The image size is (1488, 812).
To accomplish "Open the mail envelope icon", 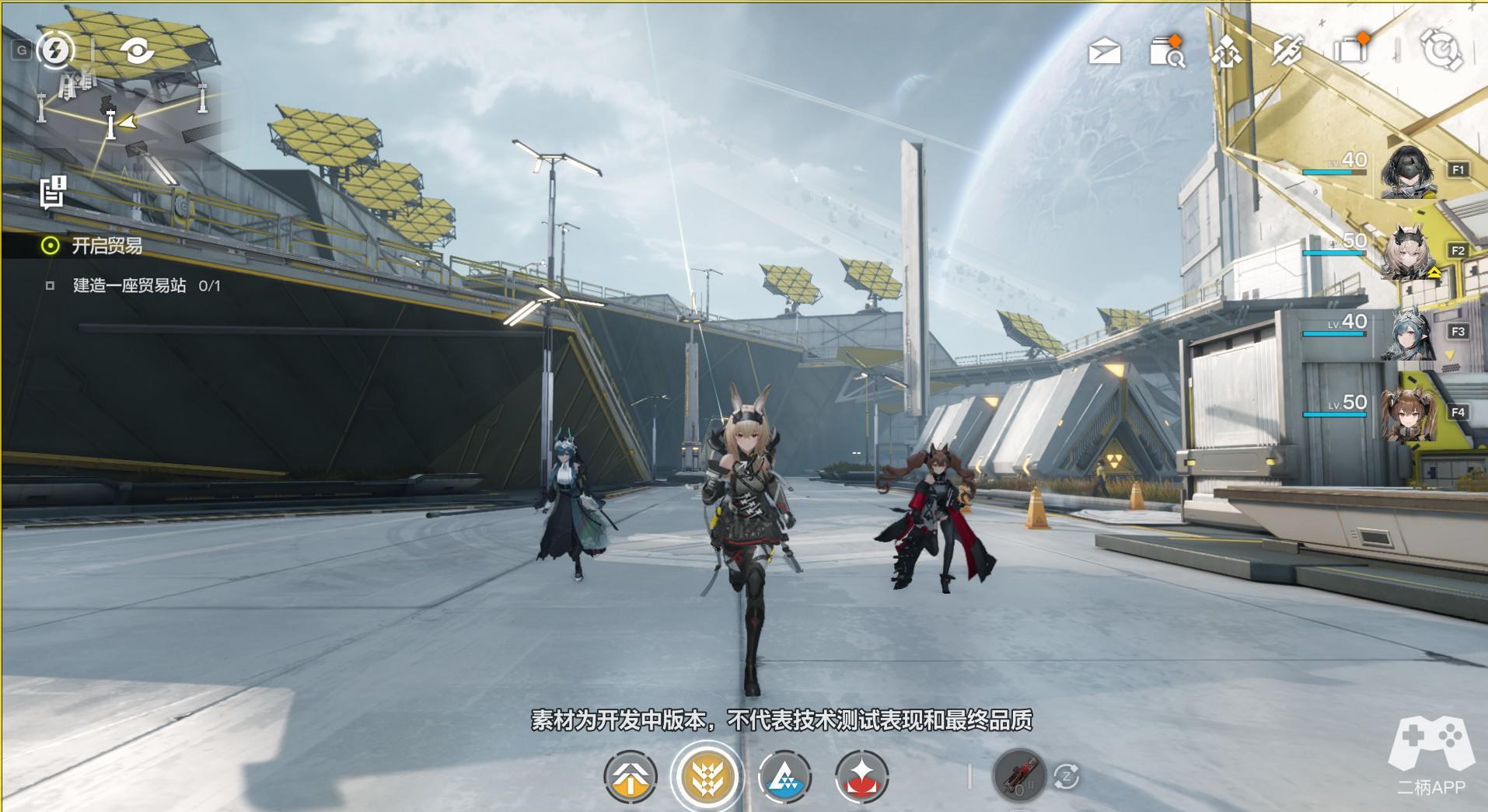I will click(x=1105, y=52).
